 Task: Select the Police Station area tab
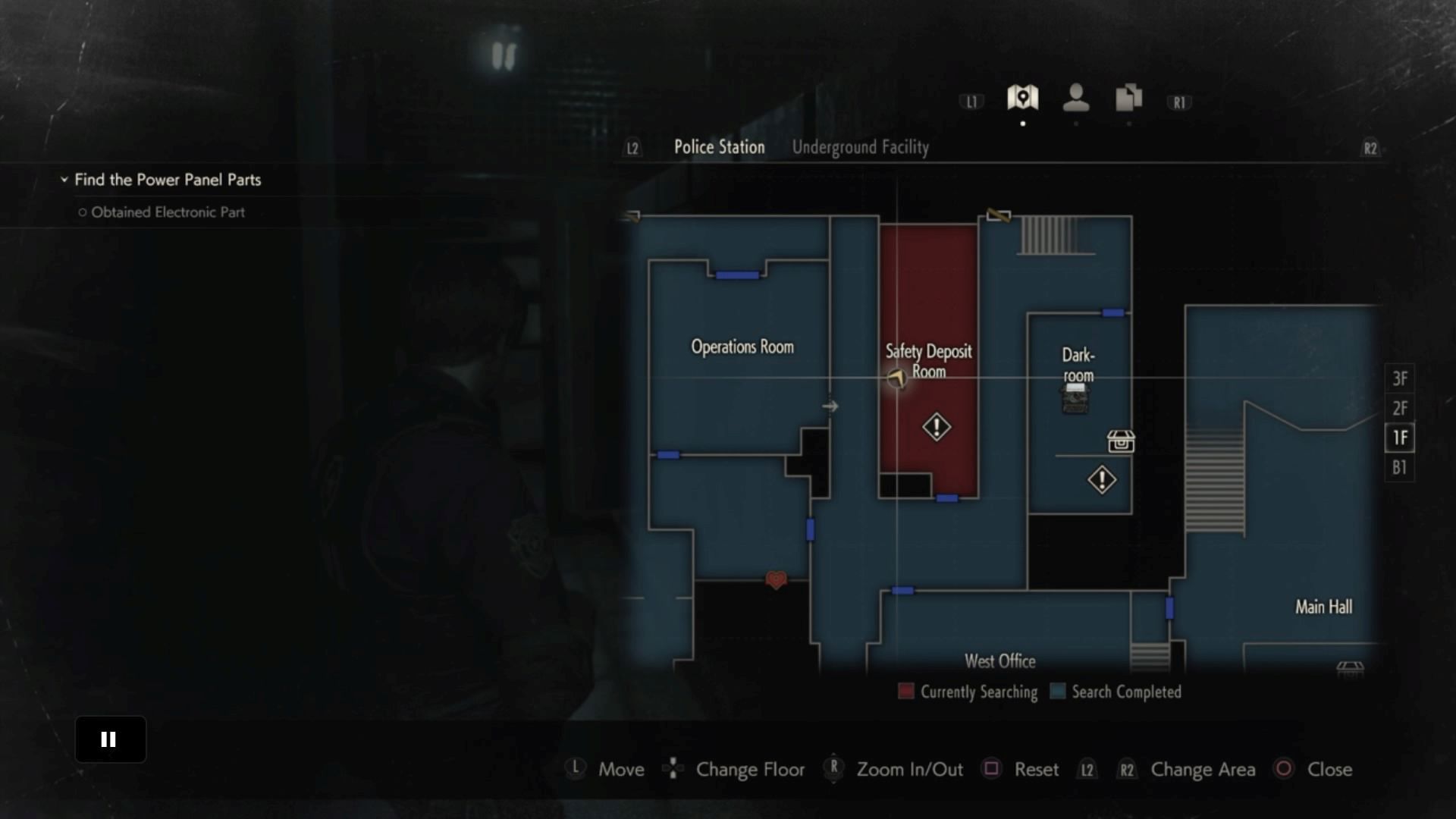[x=719, y=147]
